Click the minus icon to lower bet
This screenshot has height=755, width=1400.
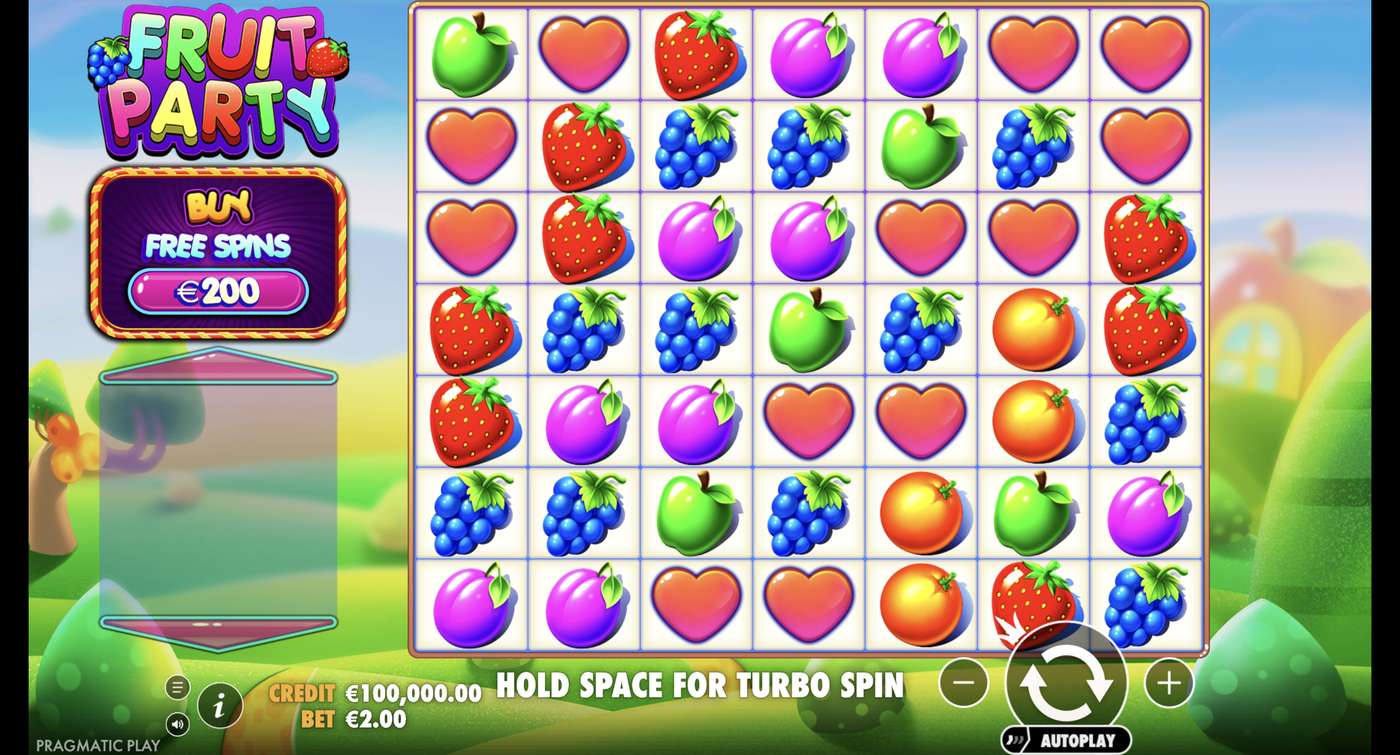(x=963, y=682)
